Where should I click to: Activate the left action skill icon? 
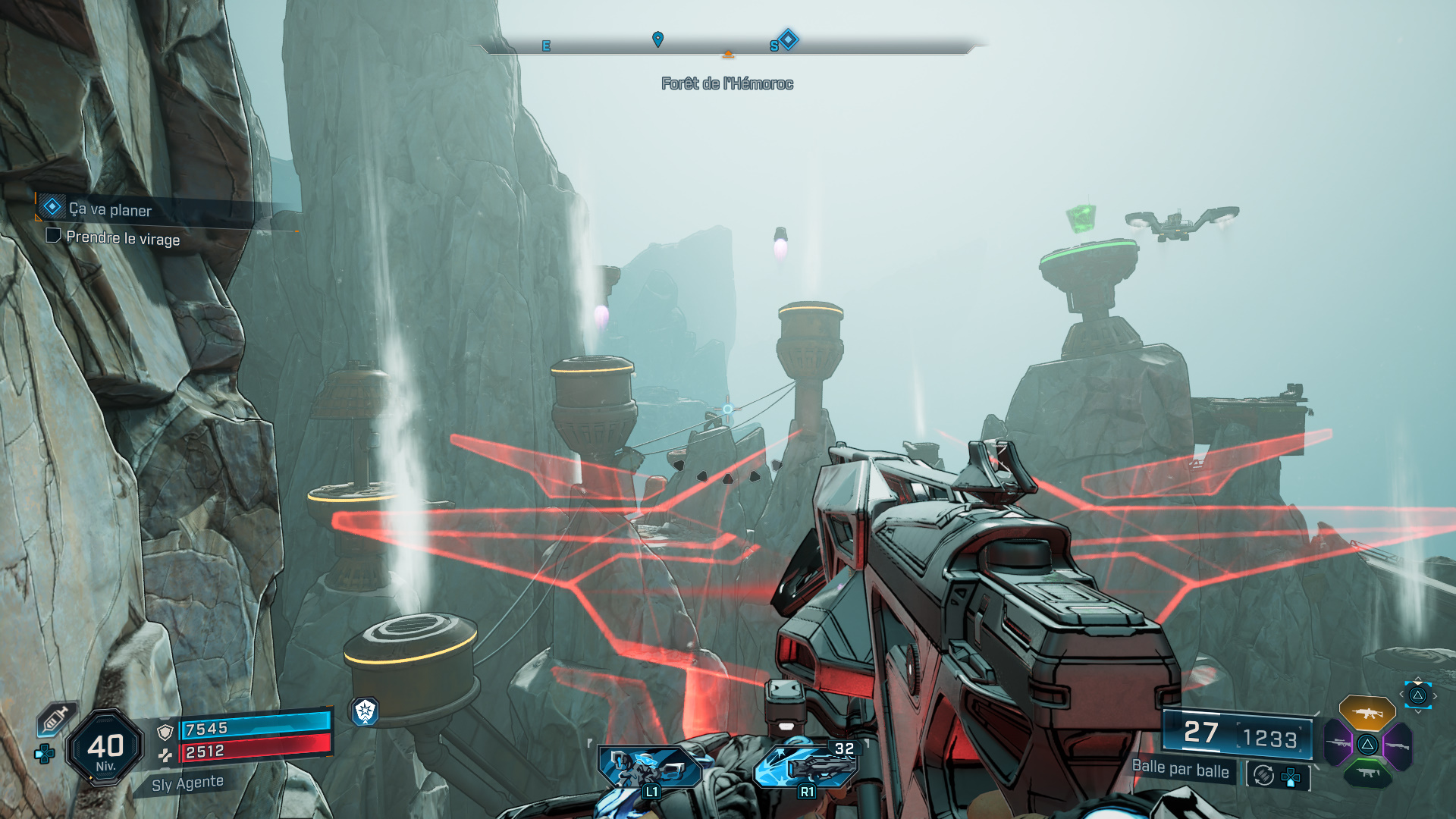point(650,767)
